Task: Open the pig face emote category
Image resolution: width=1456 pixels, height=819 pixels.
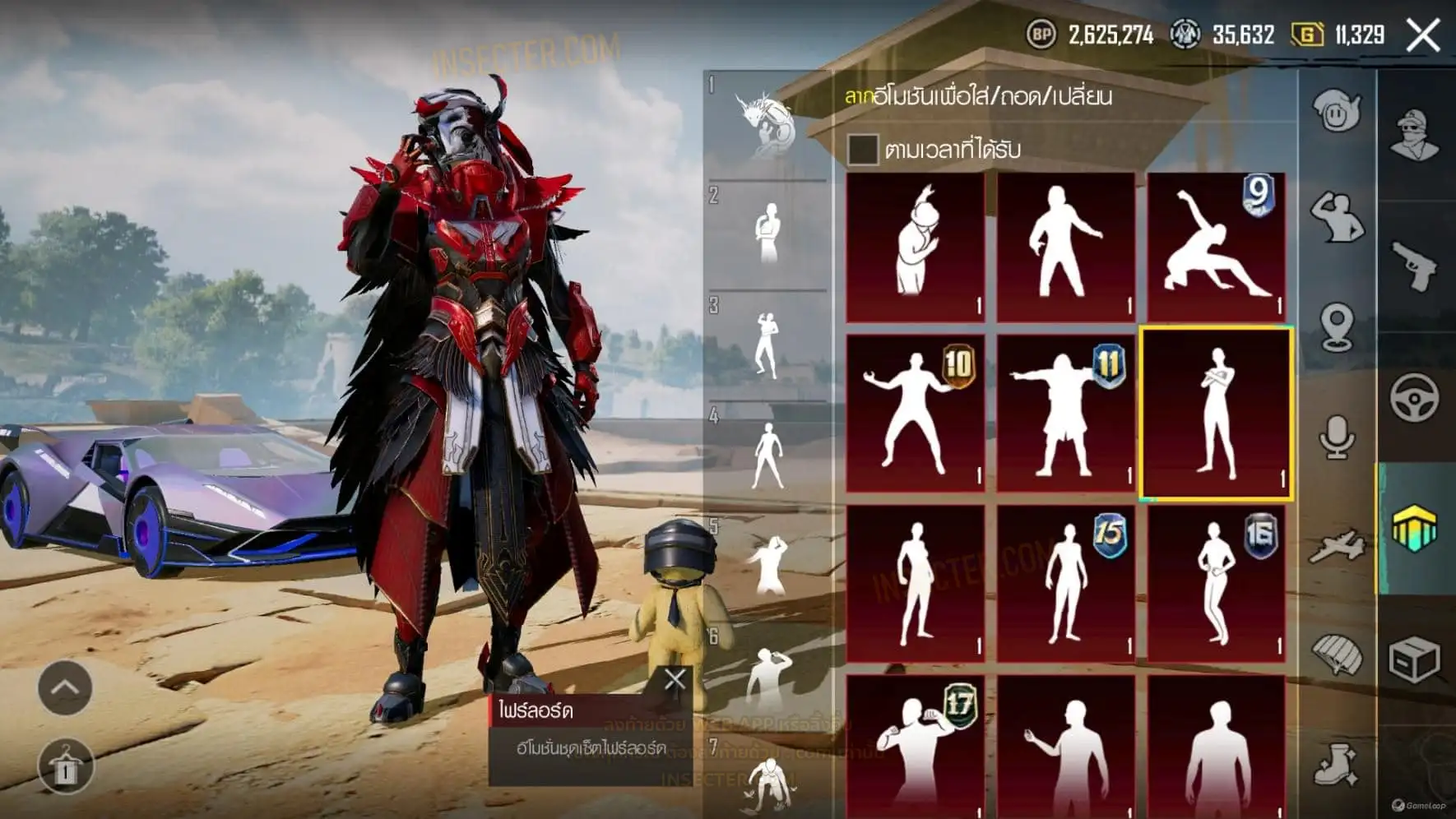Action: pyautogui.click(x=1337, y=111)
